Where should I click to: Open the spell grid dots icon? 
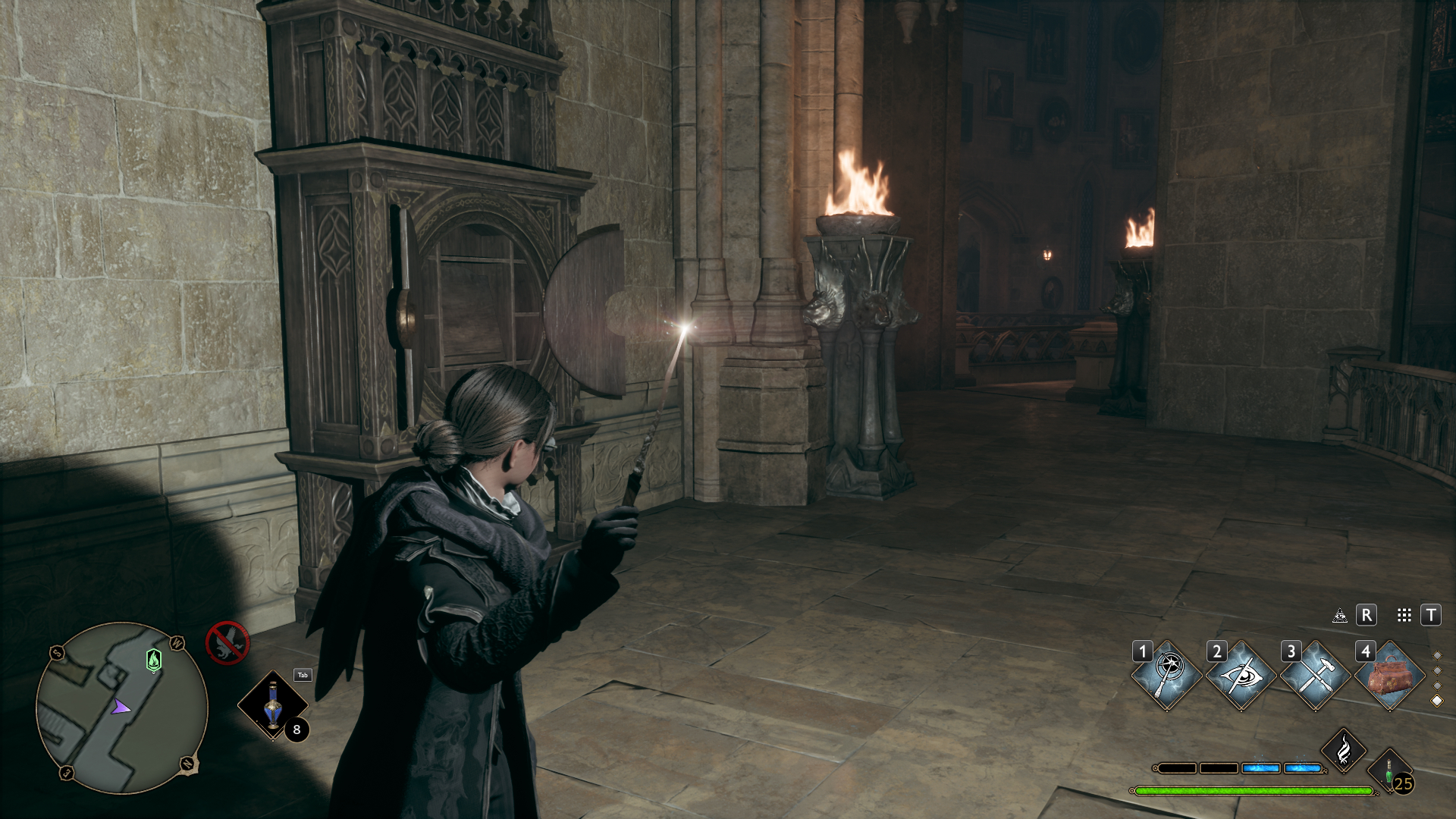click(x=1404, y=616)
